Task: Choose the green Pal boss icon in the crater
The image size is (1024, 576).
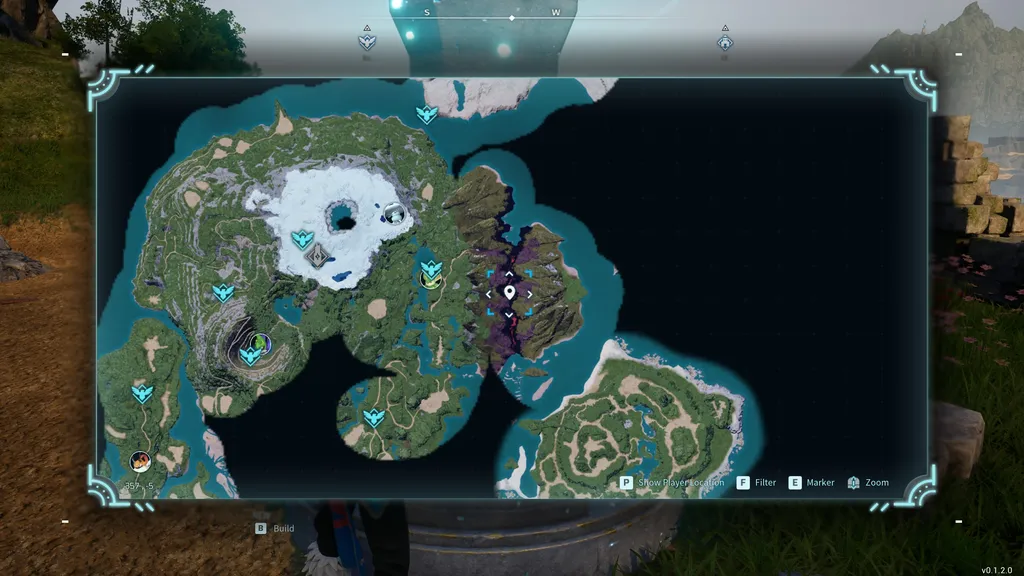Action: 260,343
